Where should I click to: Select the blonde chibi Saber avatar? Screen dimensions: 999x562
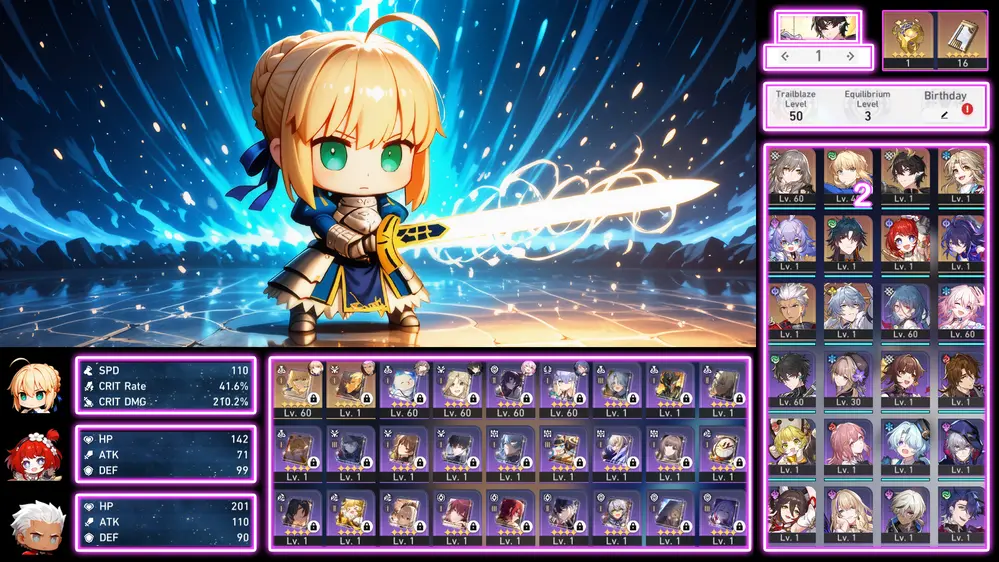coord(35,386)
